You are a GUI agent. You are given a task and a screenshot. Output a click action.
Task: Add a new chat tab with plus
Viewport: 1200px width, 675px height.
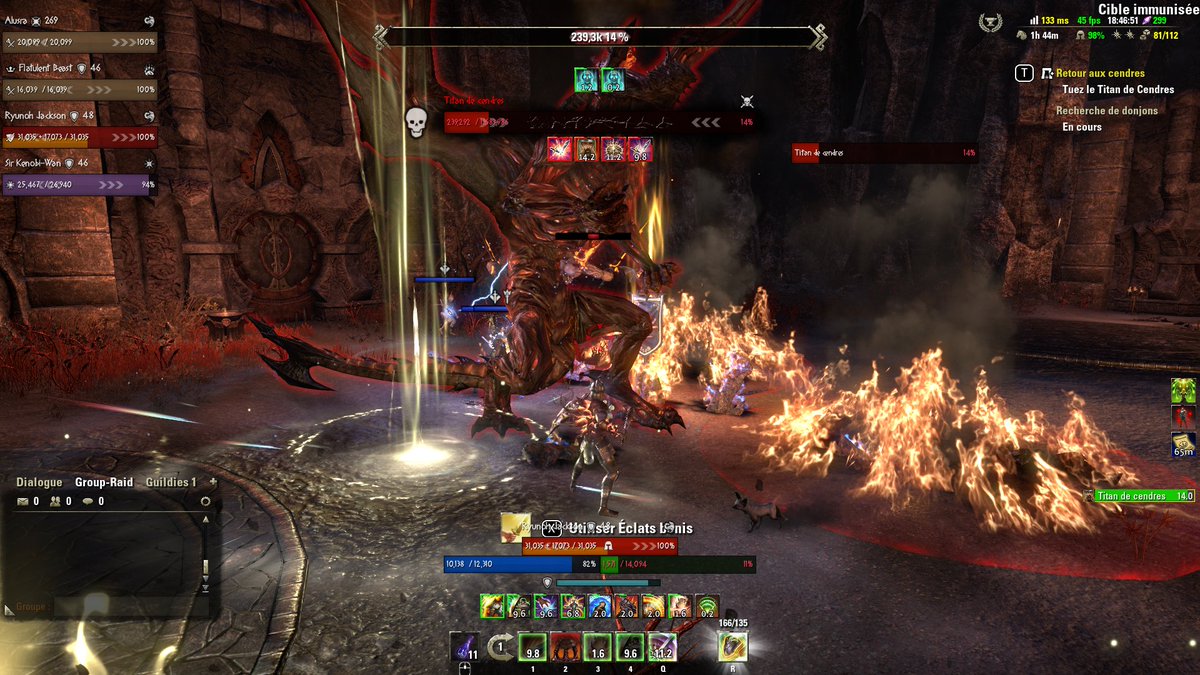(212, 482)
